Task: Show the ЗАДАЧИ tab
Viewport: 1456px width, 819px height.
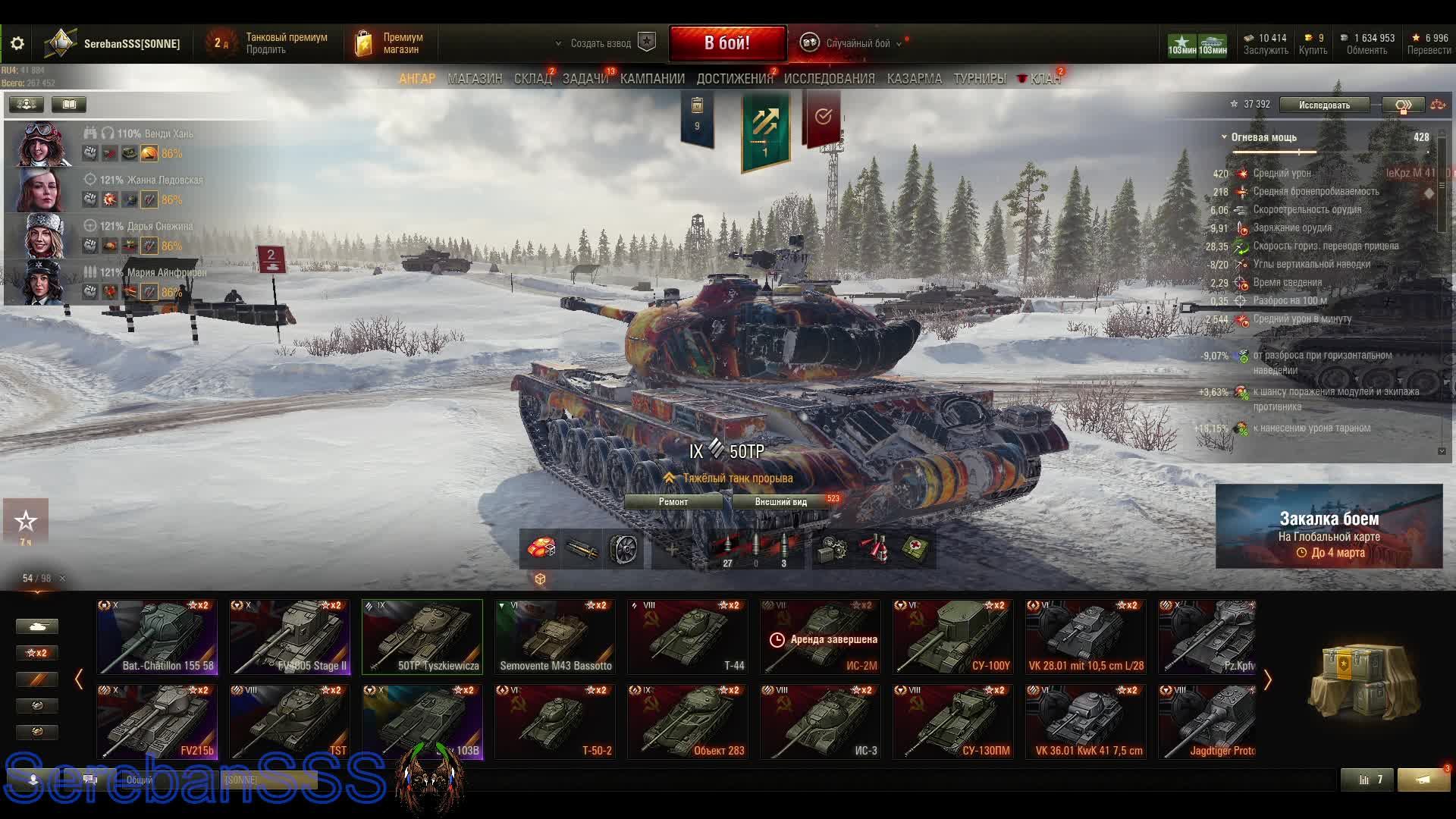Action: click(585, 79)
